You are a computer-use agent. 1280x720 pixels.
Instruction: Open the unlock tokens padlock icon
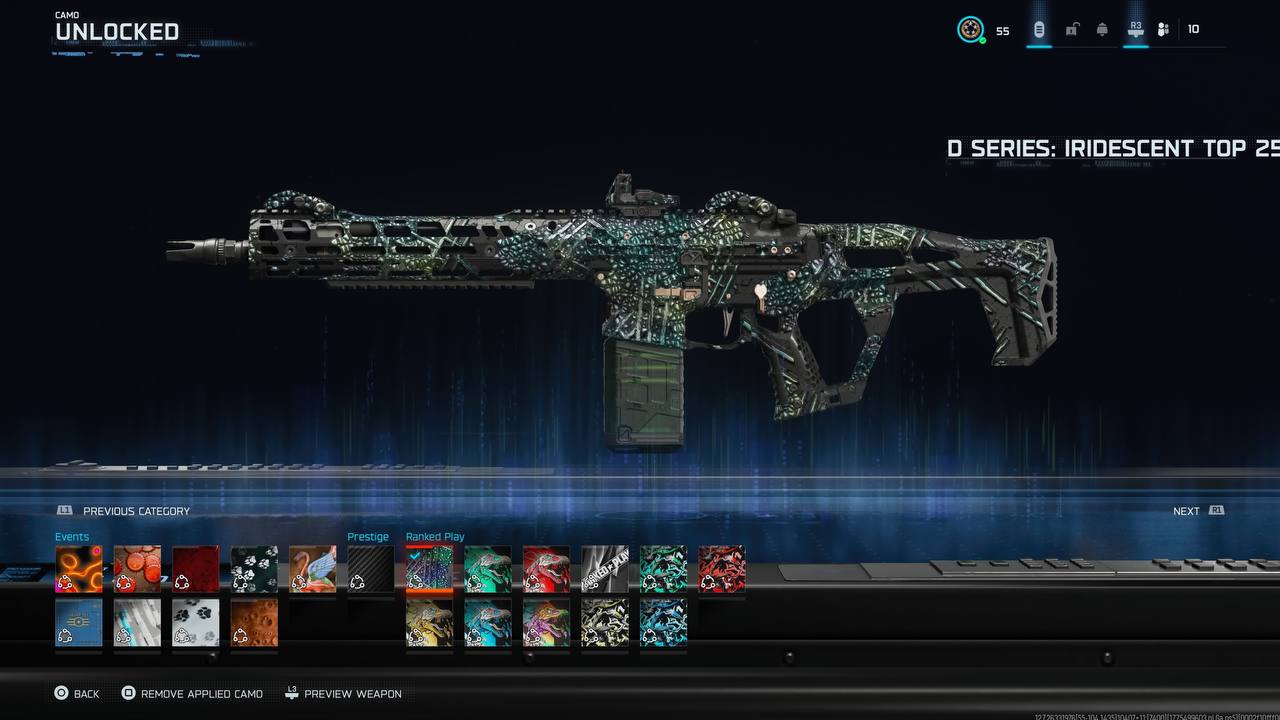tap(1071, 30)
